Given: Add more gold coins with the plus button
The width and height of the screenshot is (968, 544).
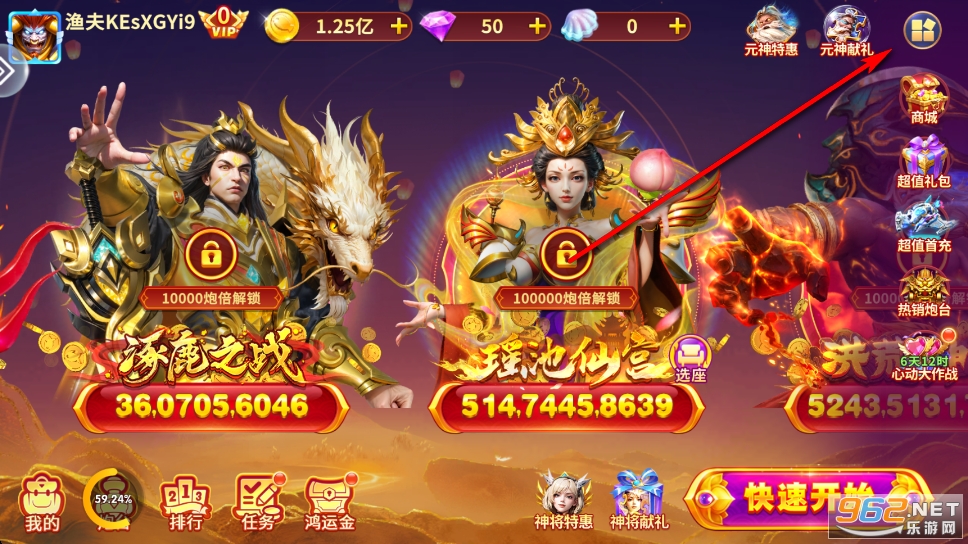Looking at the screenshot, I should click(399, 27).
